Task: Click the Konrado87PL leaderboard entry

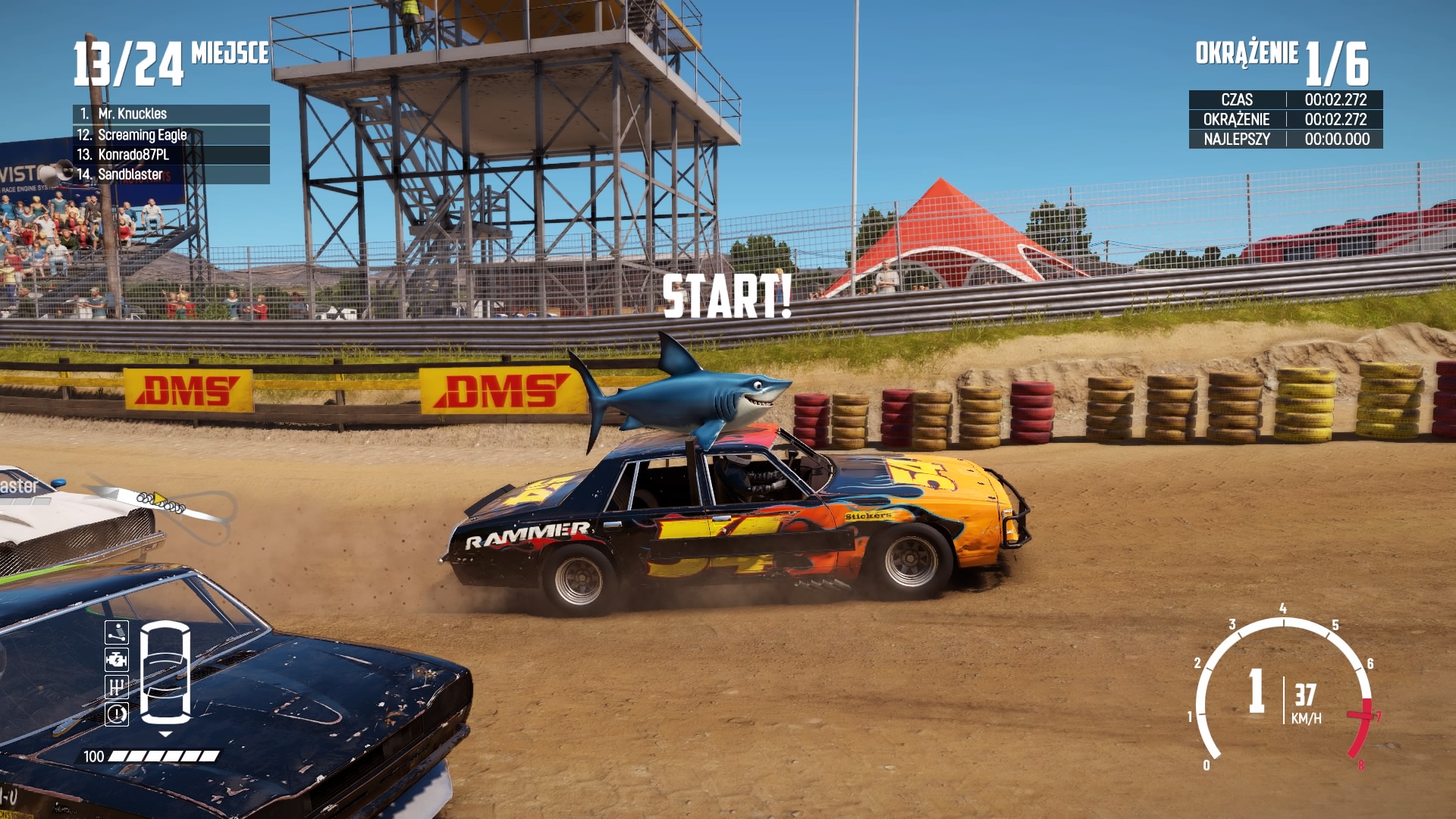Action: pos(171,155)
